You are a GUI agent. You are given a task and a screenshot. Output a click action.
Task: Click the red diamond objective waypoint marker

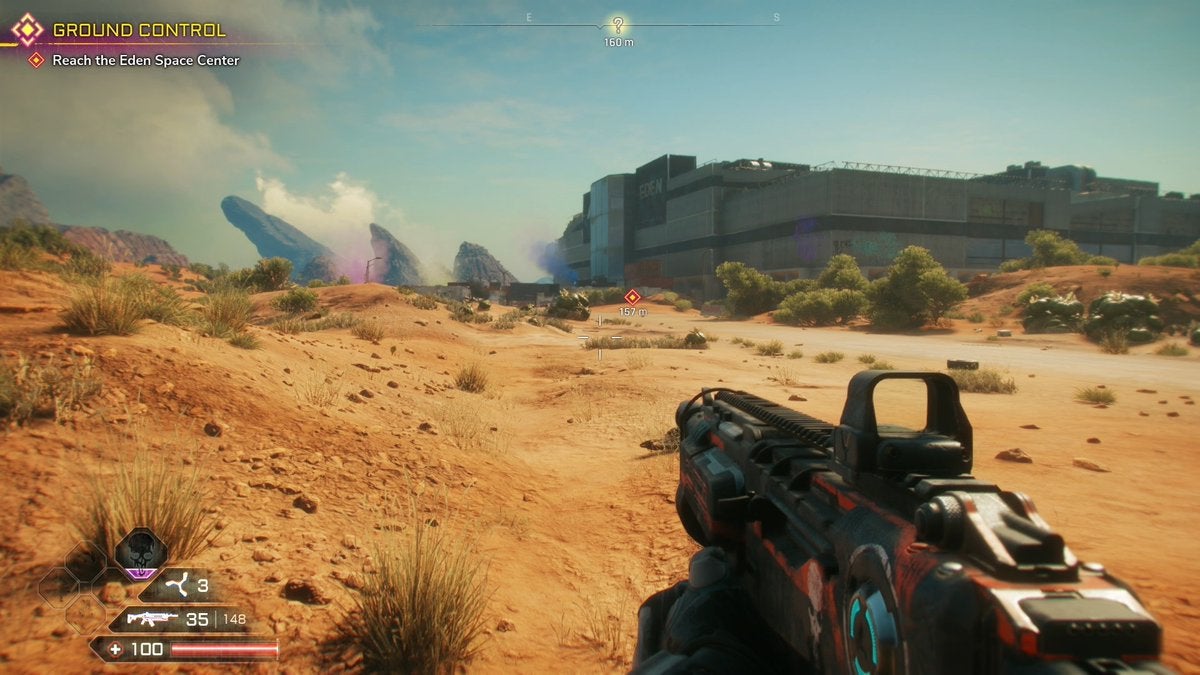632,297
